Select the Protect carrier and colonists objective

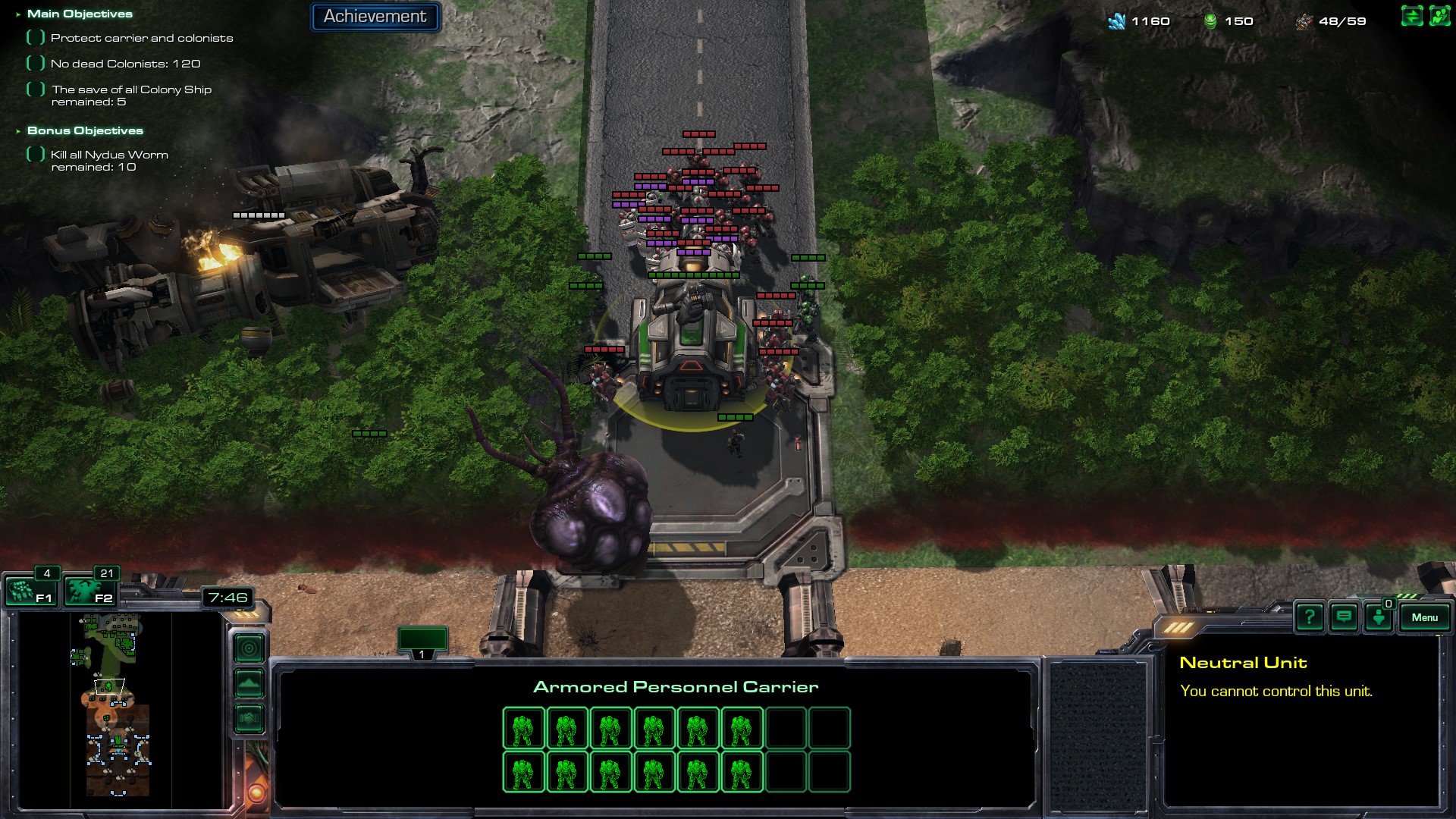coord(141,38)
